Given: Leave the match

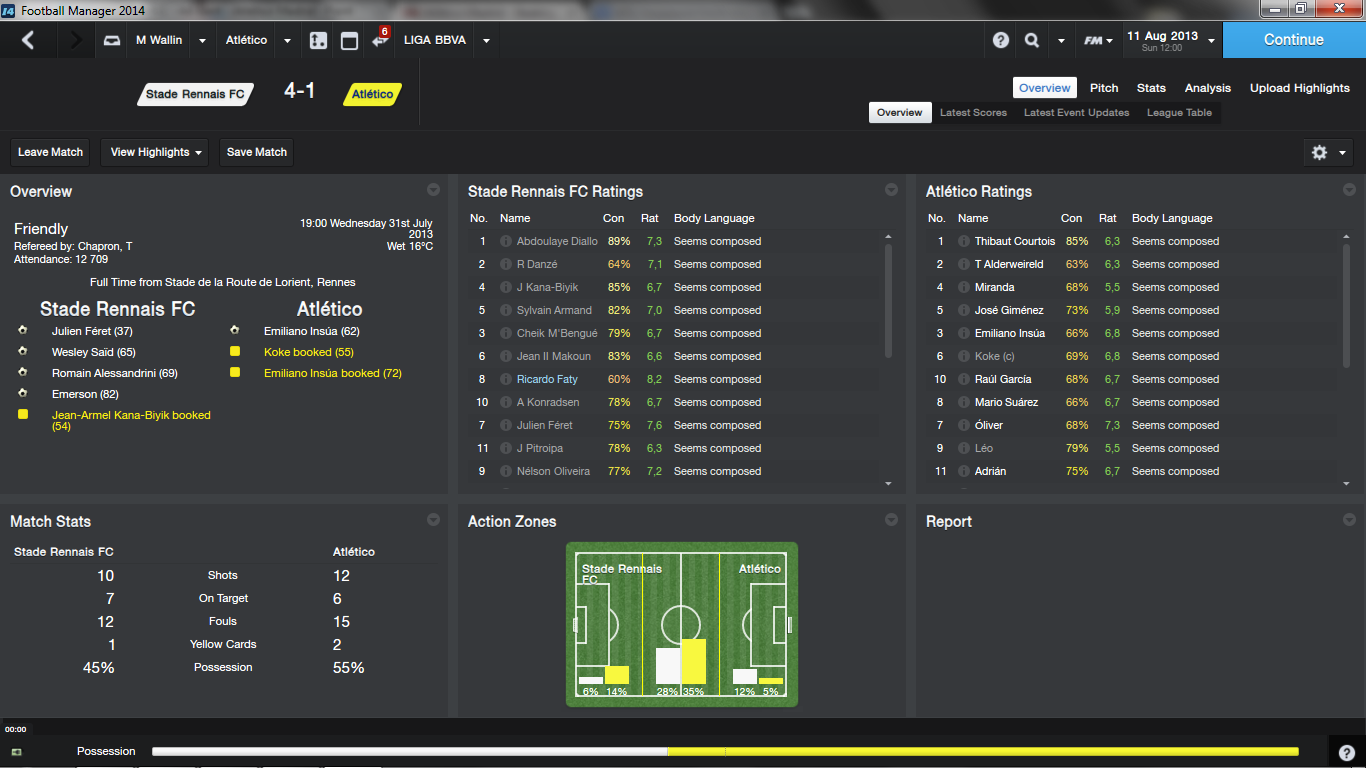Looking at the screenshot, I should tap(50, 152).
